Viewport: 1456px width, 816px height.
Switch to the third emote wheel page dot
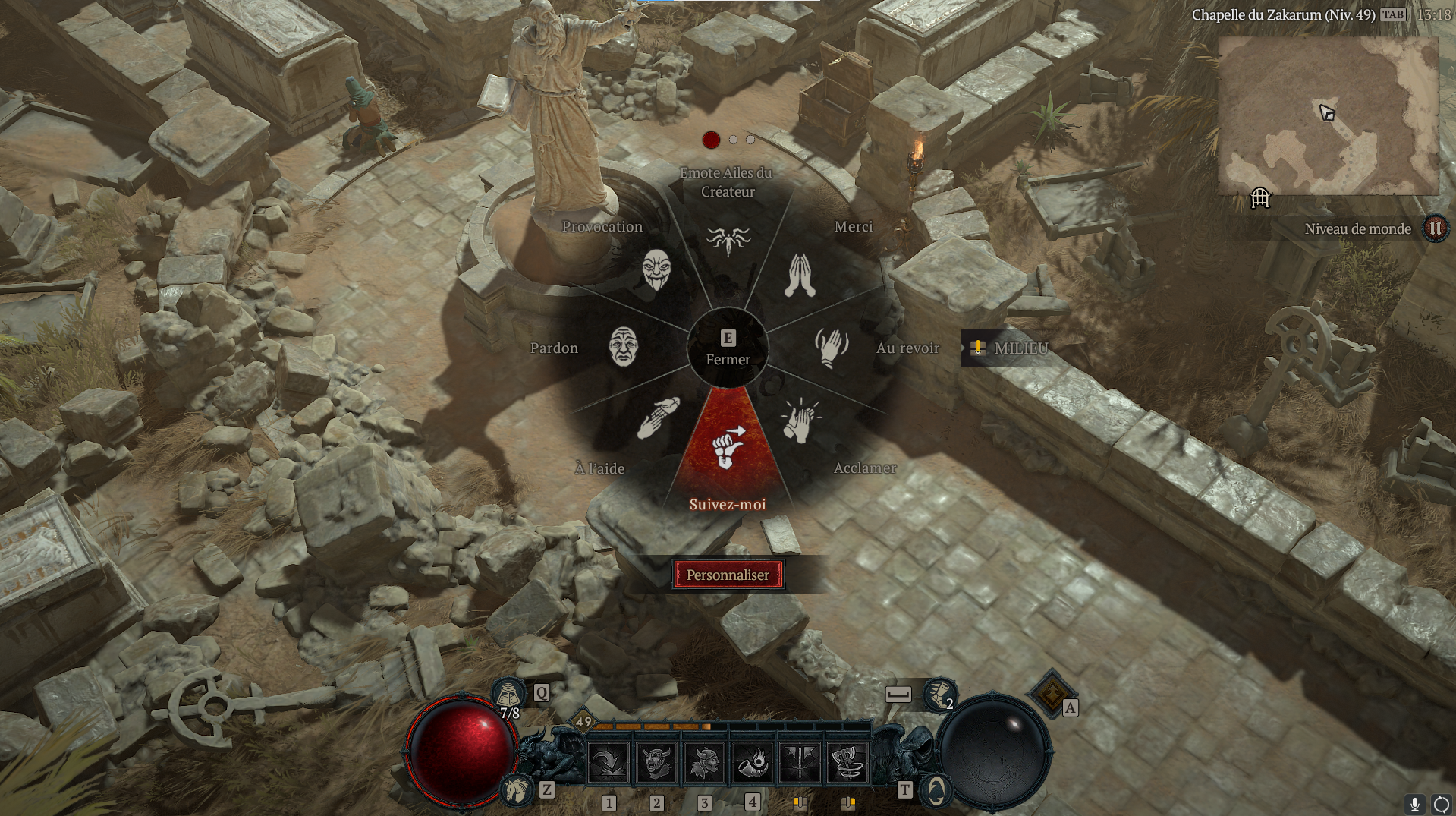[750, 140]
